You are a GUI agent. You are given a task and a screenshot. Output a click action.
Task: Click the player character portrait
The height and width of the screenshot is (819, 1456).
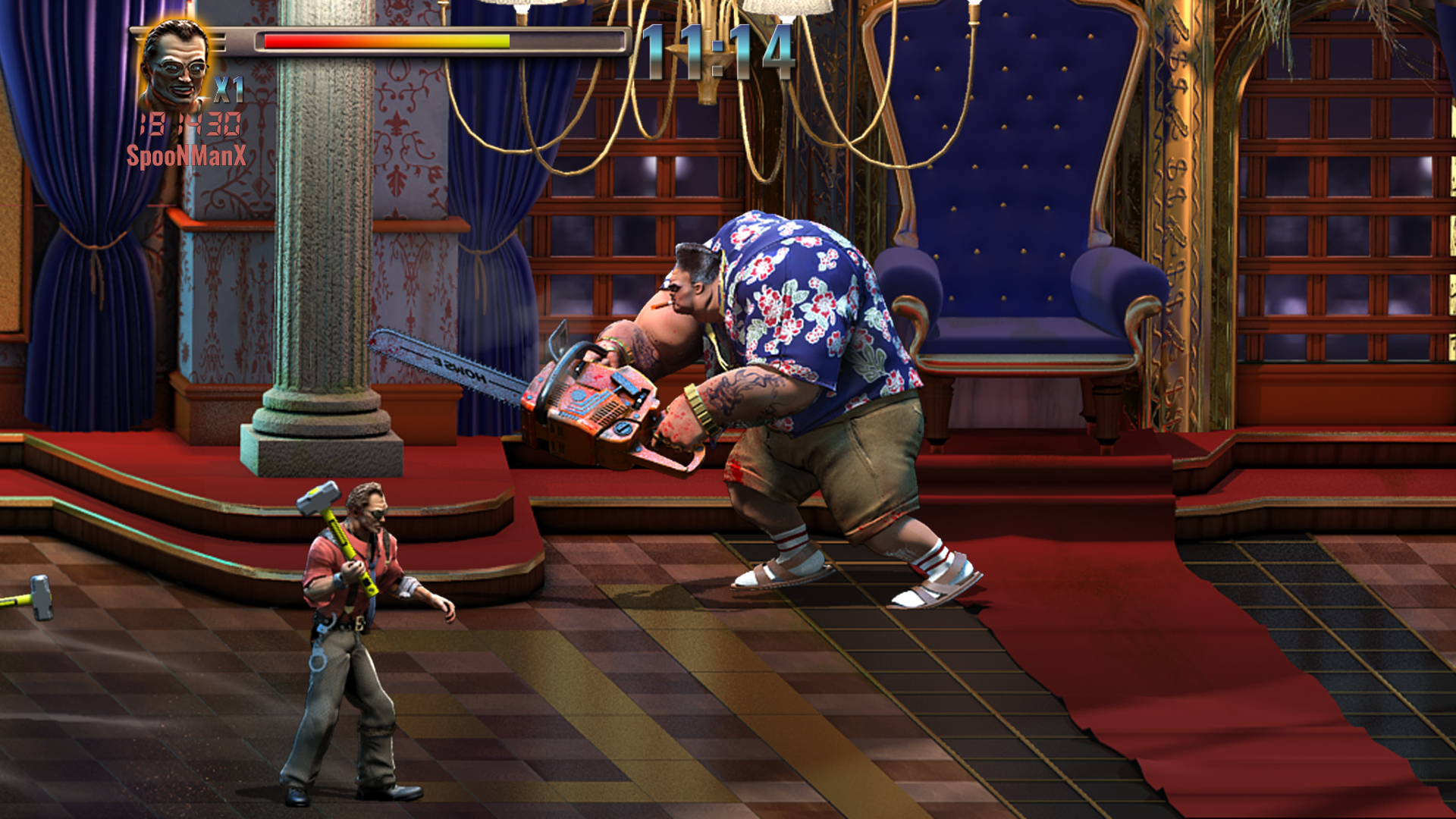point(174,66)
